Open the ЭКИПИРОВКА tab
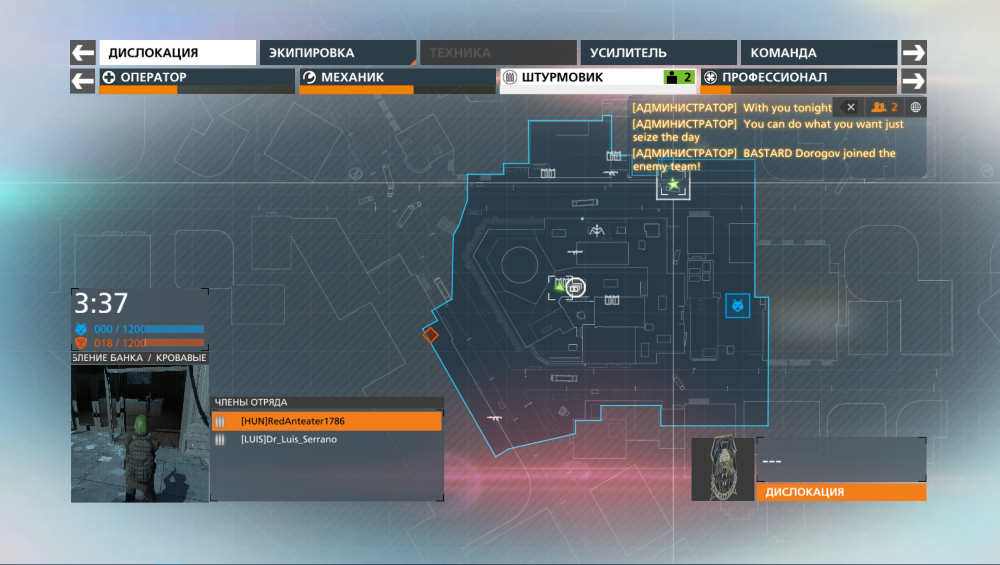 (336, 53)
